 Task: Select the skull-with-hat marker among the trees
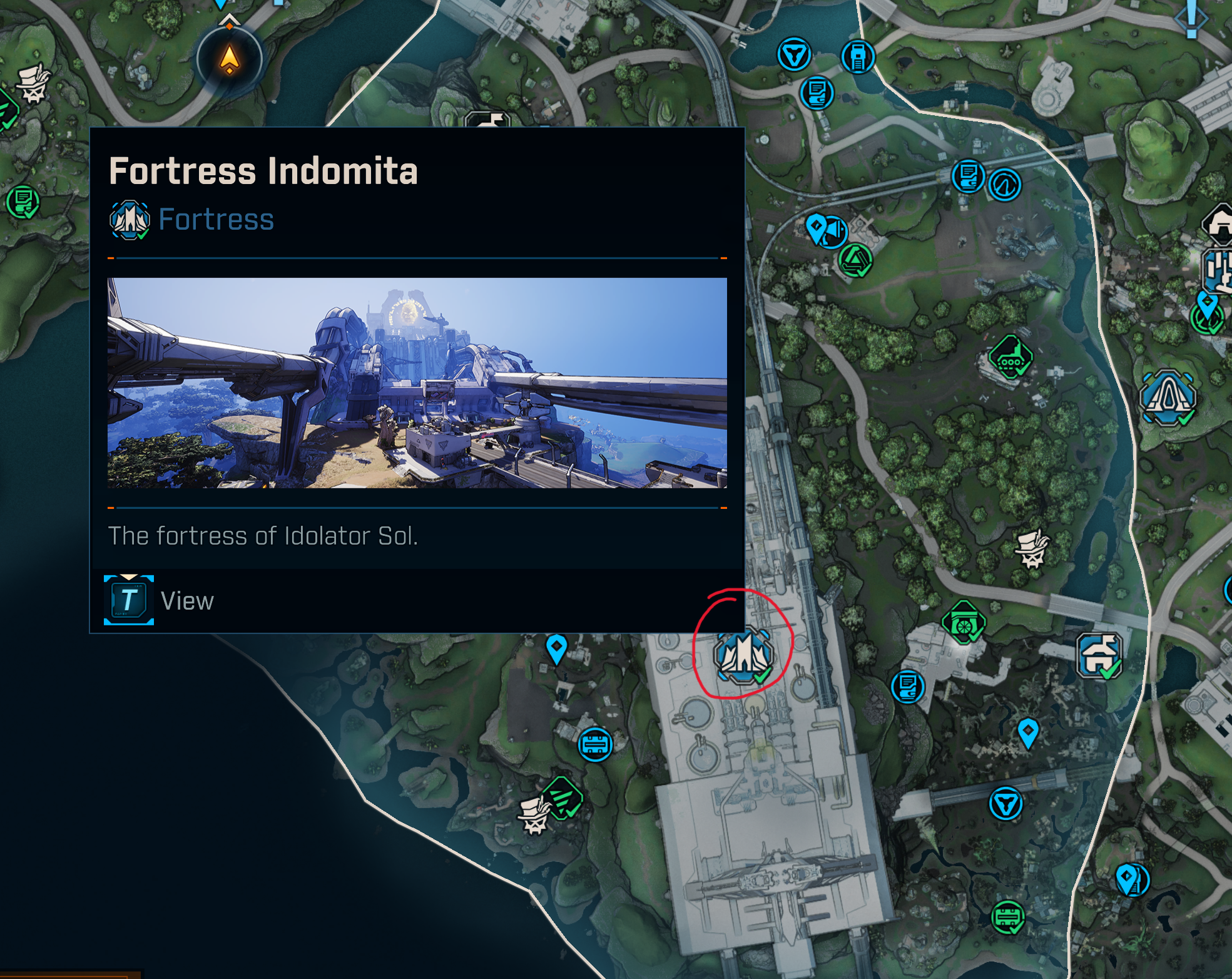click(x=1032, y=548)
